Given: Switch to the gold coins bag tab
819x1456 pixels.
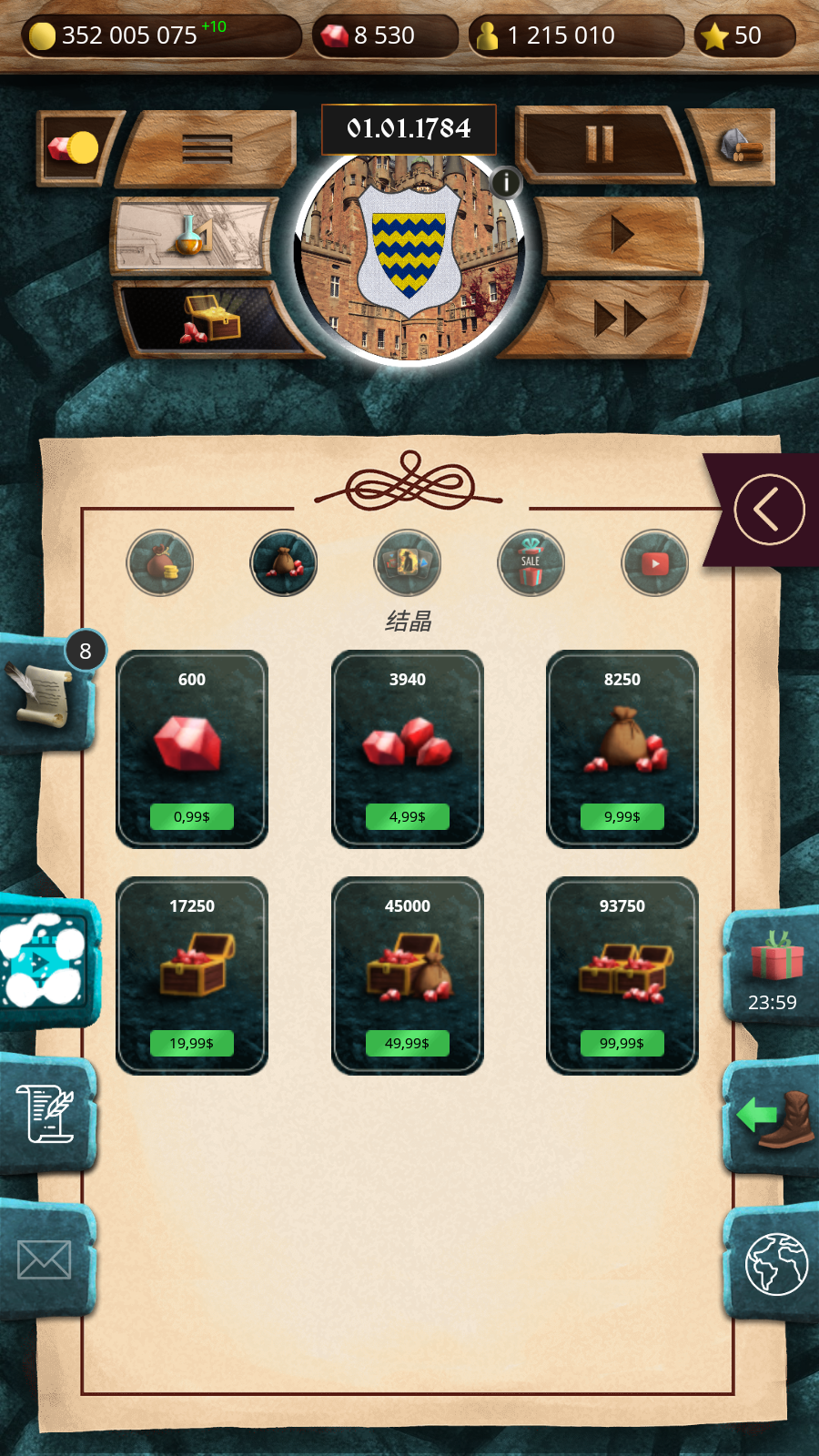Looking at the screenshot, I should coord(160,563).
